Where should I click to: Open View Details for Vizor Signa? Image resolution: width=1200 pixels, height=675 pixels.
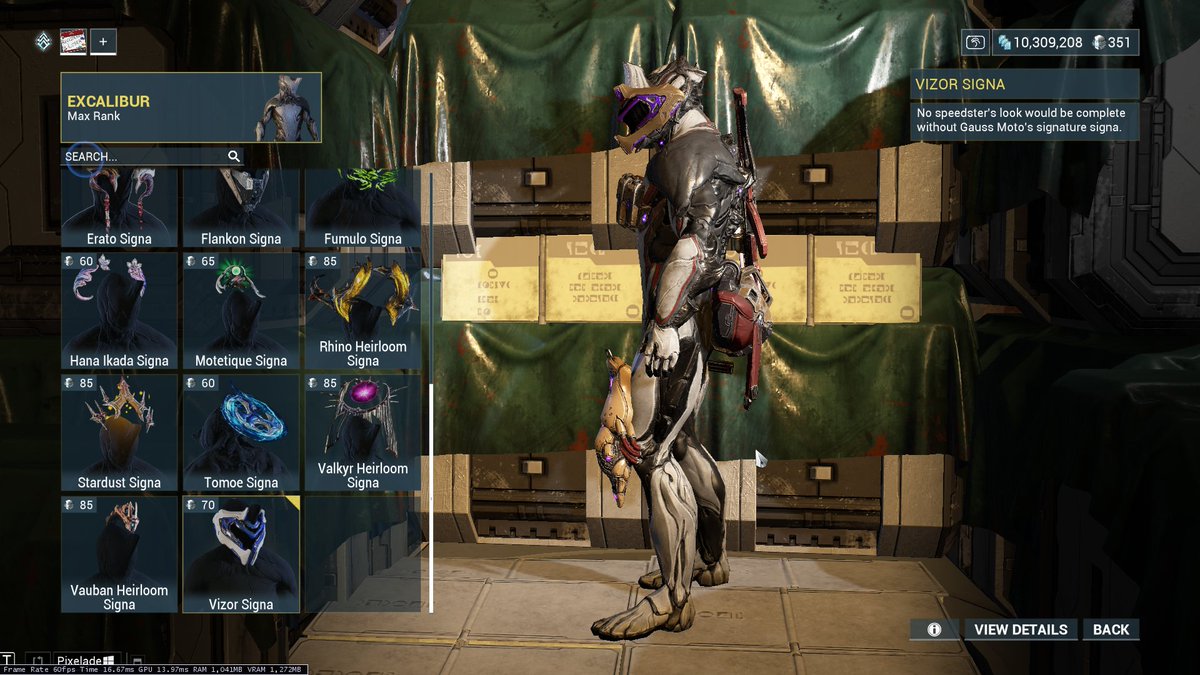[1020, 630]
